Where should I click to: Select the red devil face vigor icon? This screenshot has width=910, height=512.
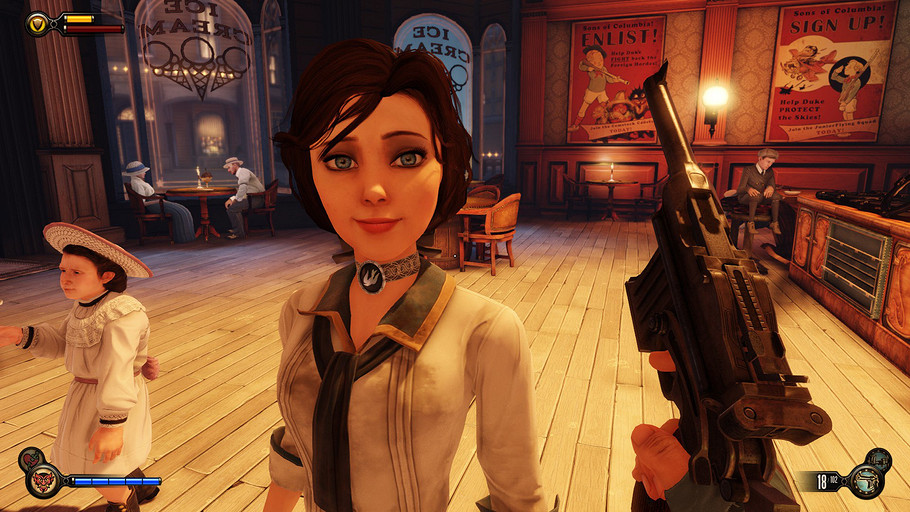point(44,480)
